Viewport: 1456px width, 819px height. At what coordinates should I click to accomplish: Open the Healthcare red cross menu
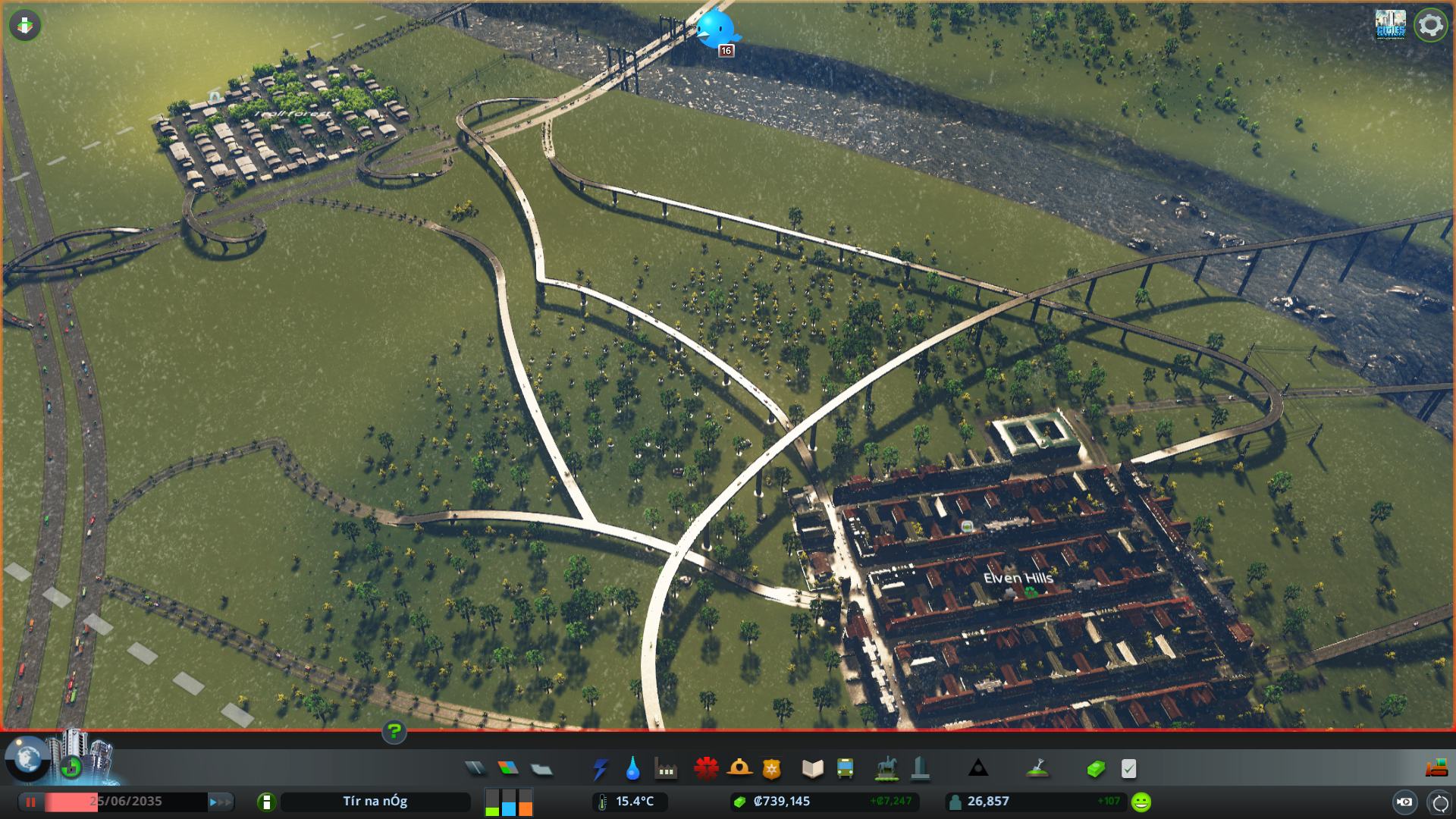[706, 769]
